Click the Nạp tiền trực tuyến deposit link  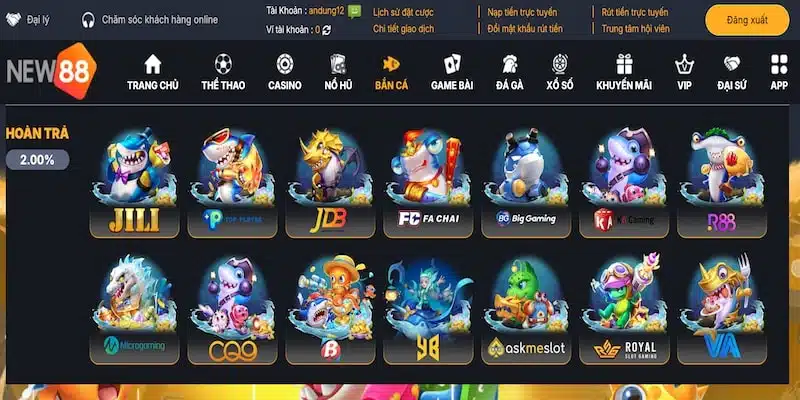coord(523,12)
